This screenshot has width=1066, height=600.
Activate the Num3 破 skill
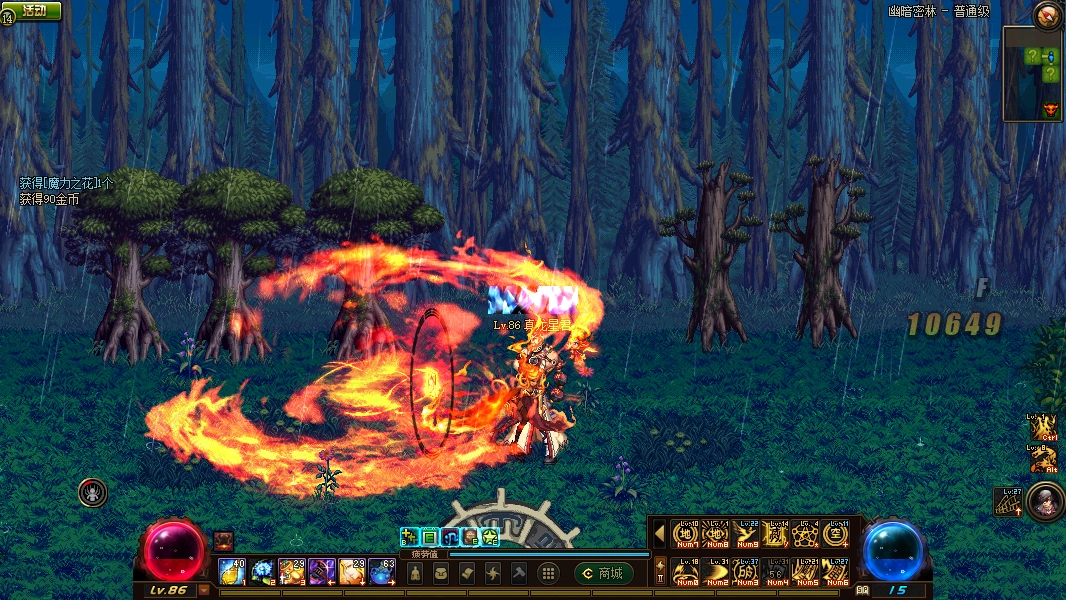pos(747,572)
